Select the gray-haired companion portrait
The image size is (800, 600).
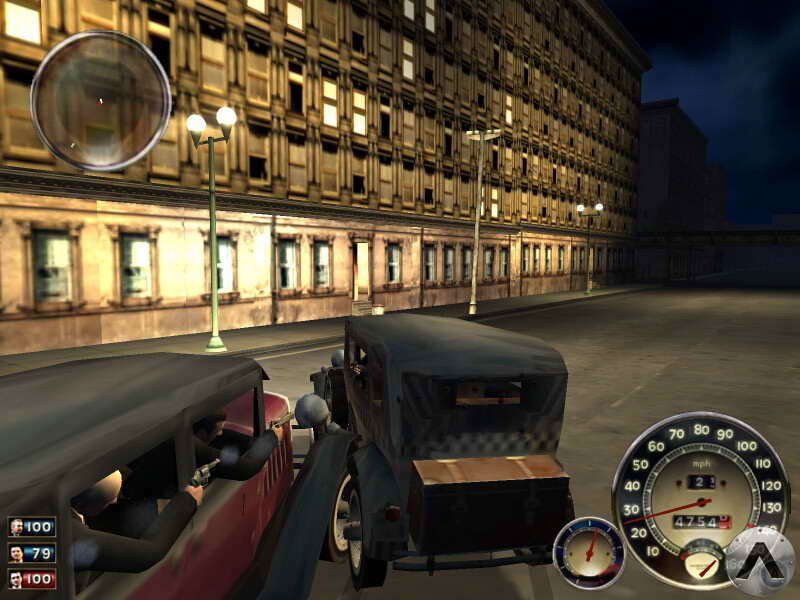(17, 527)
